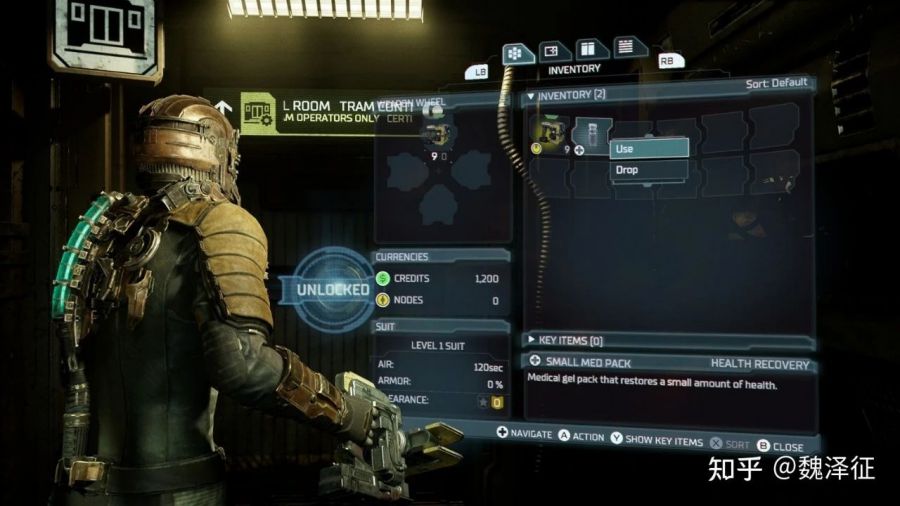Open the map tab with the screen icon
This screenshot has height=506, width=900.
[550, 51]
